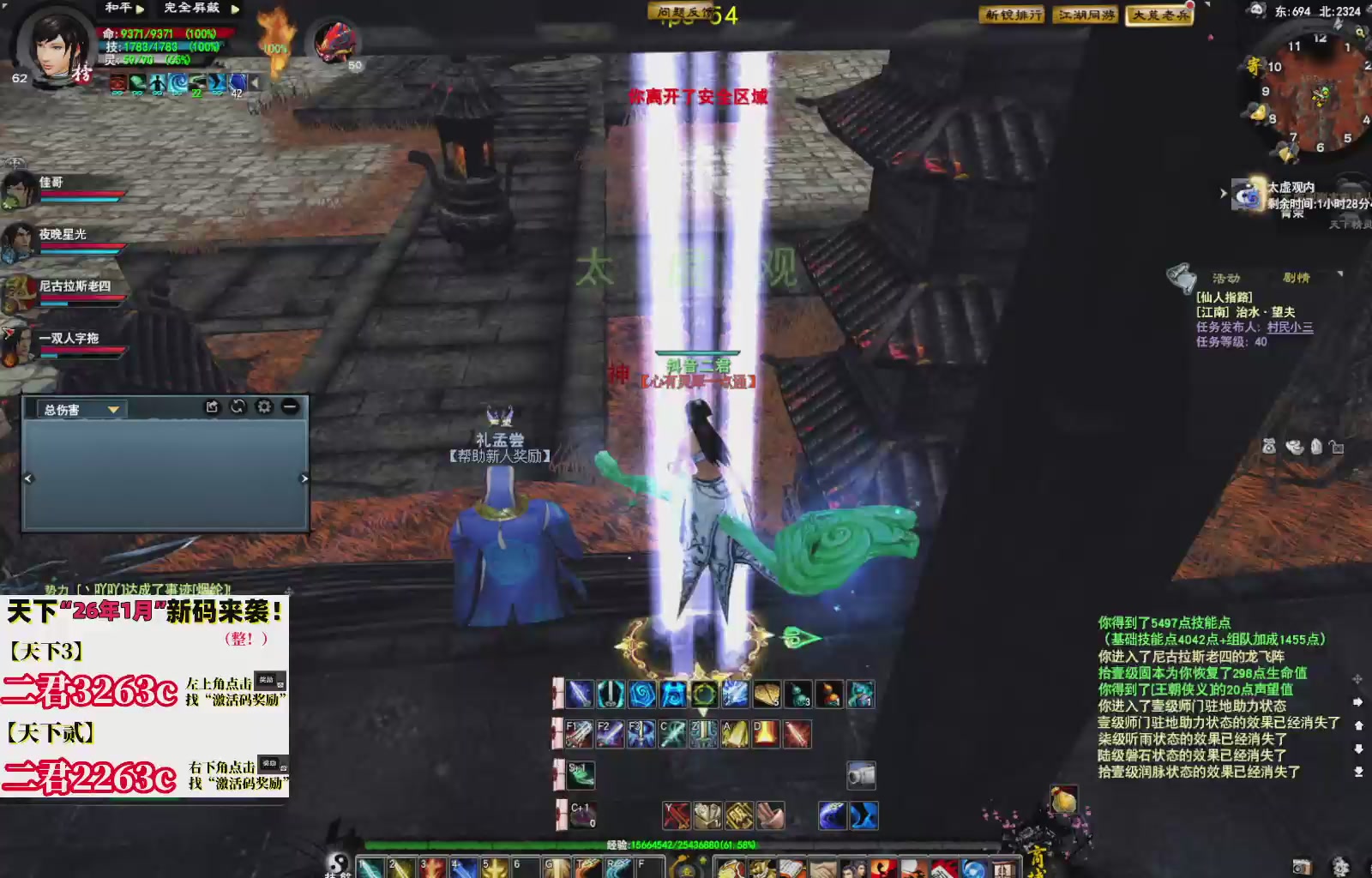The width and height of the screenshot is (1372, 878).
Task: Expand the quest tracker arrow beside 太虚观内
Action: point(1223,193)
